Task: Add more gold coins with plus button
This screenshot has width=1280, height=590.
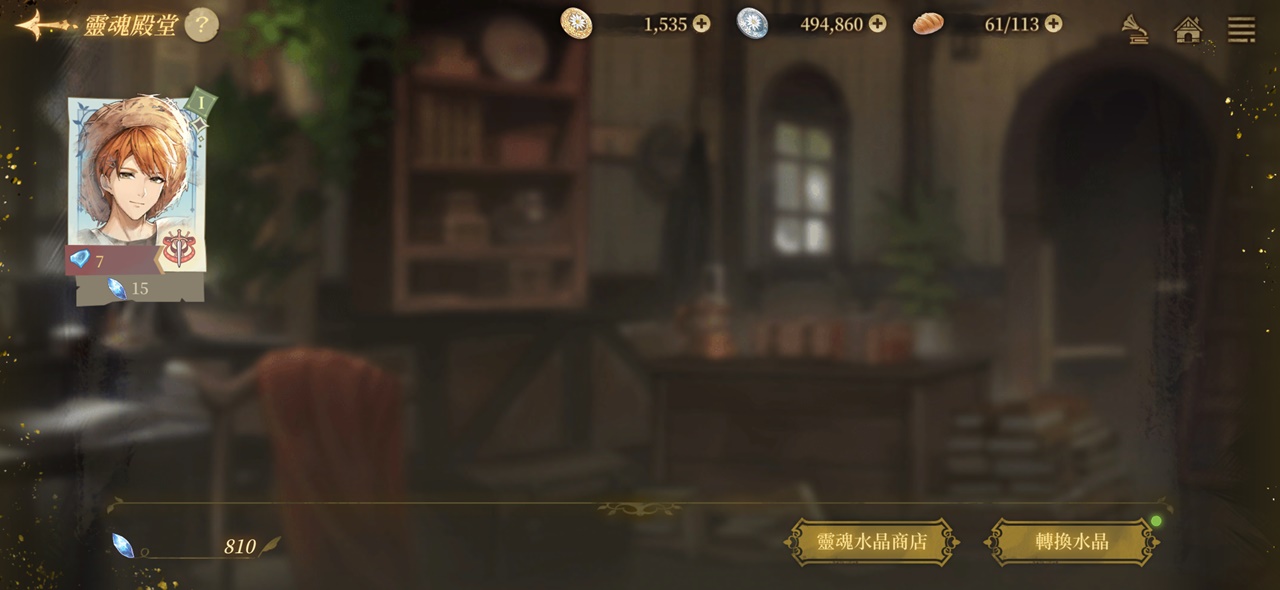Action: (701, 24)
